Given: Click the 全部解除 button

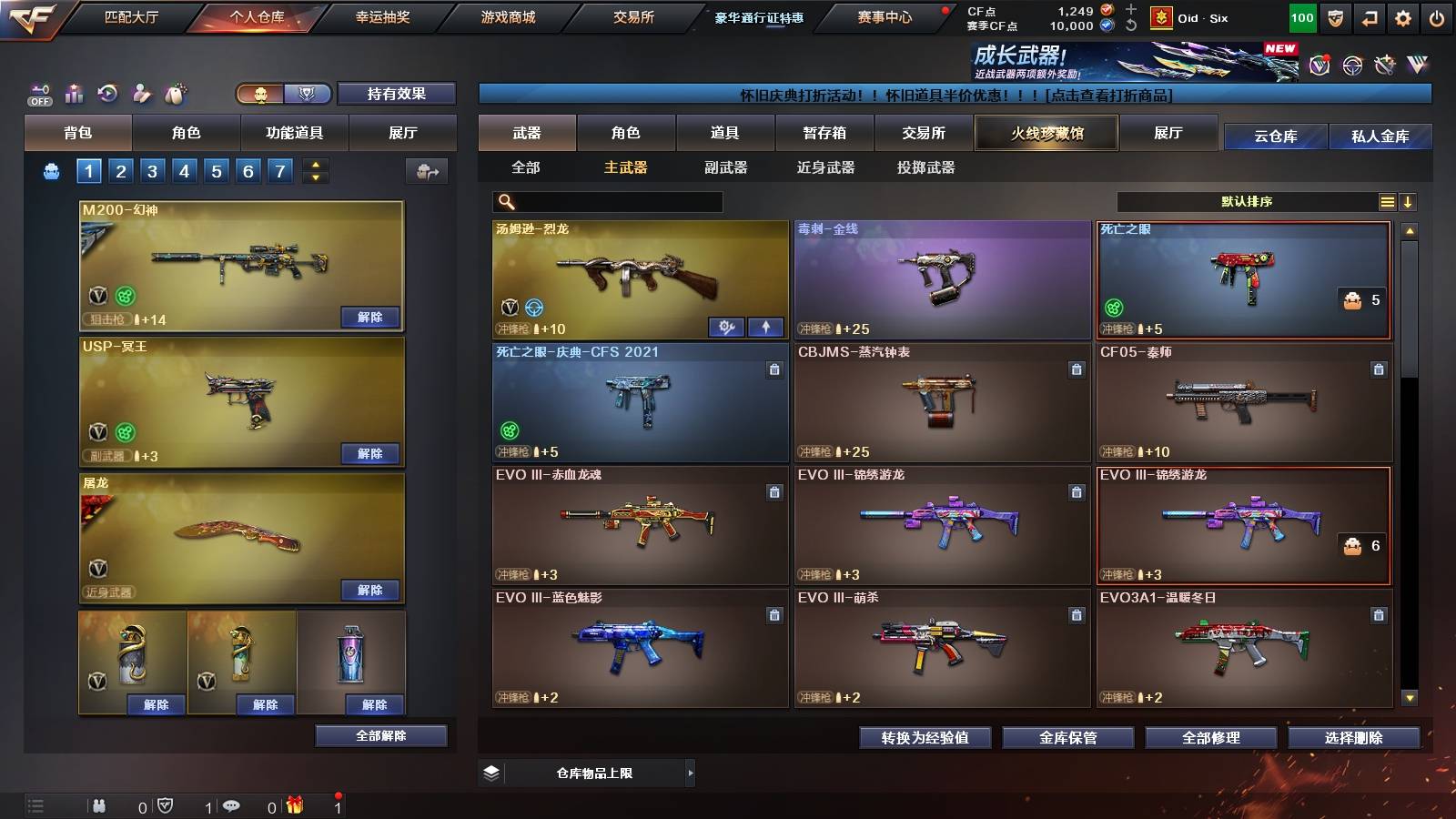Looking at the screenshot, I should click(x=380, y=735).
